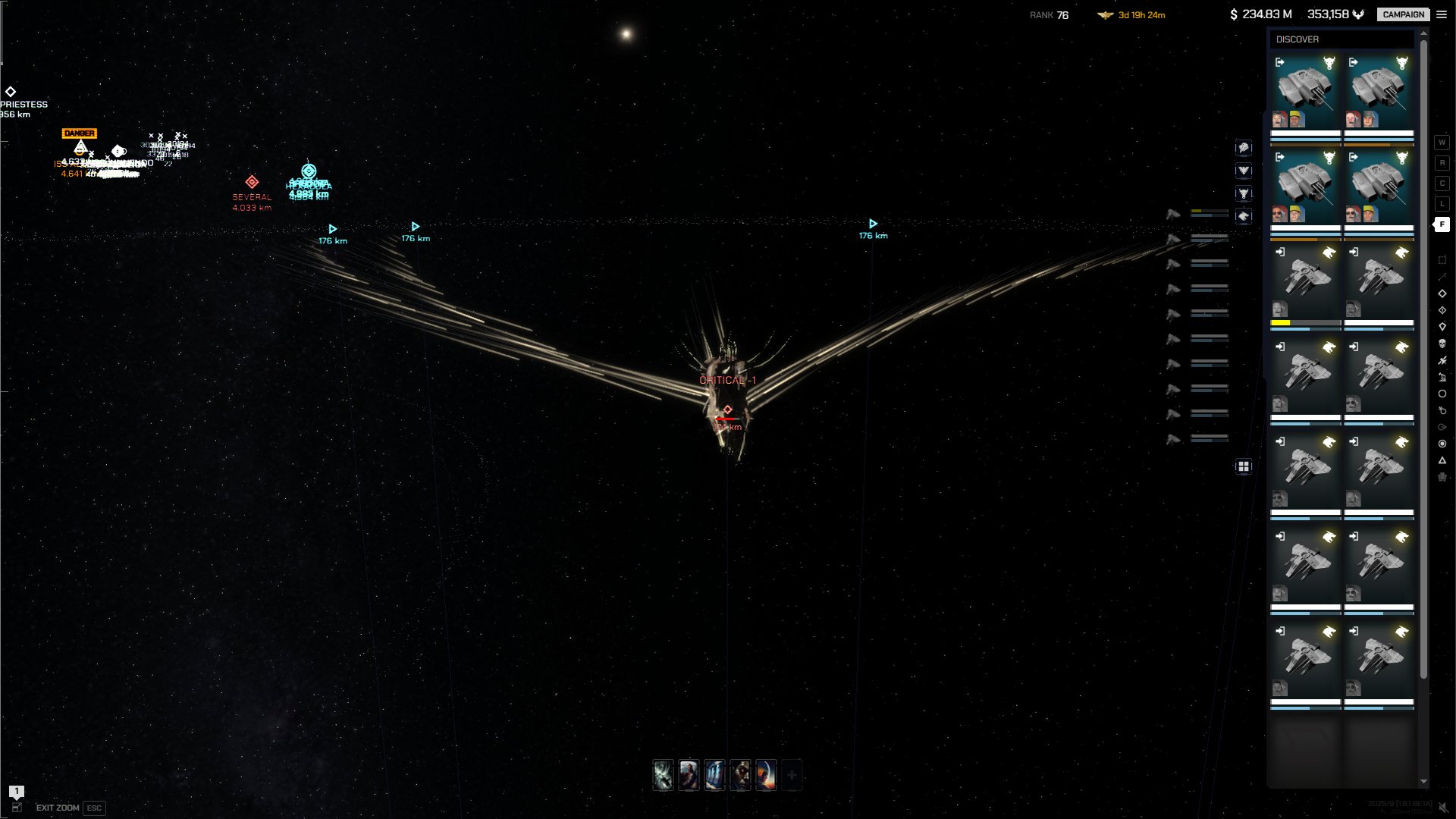Select the highlighted F filter tab
This screenshot has width=1456, height=819.
[x=1442, y=224]
